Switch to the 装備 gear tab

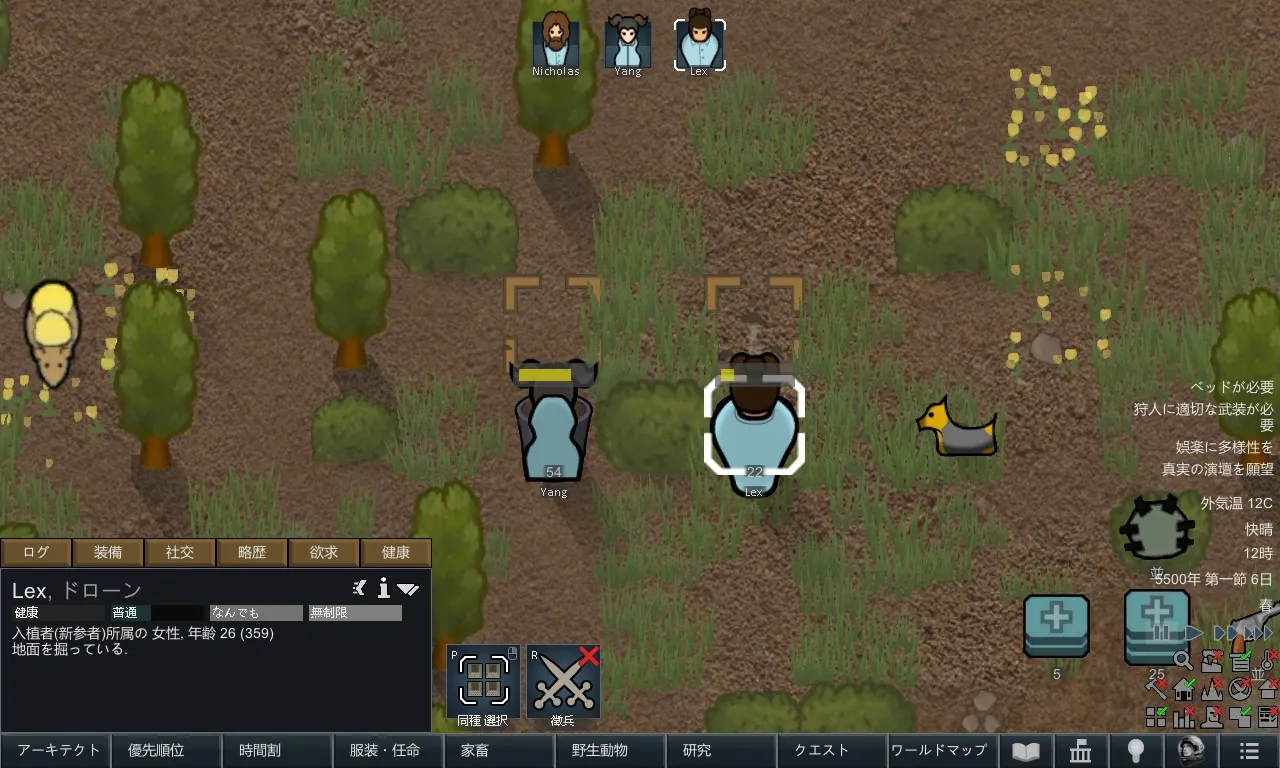tap(108, 552)
